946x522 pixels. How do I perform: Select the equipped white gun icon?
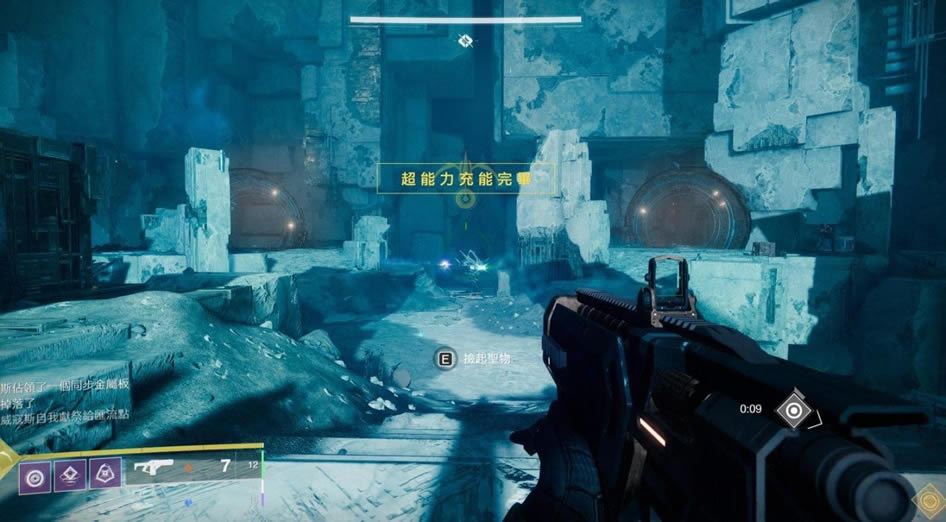pyautogui.click(x=152, y=469)
